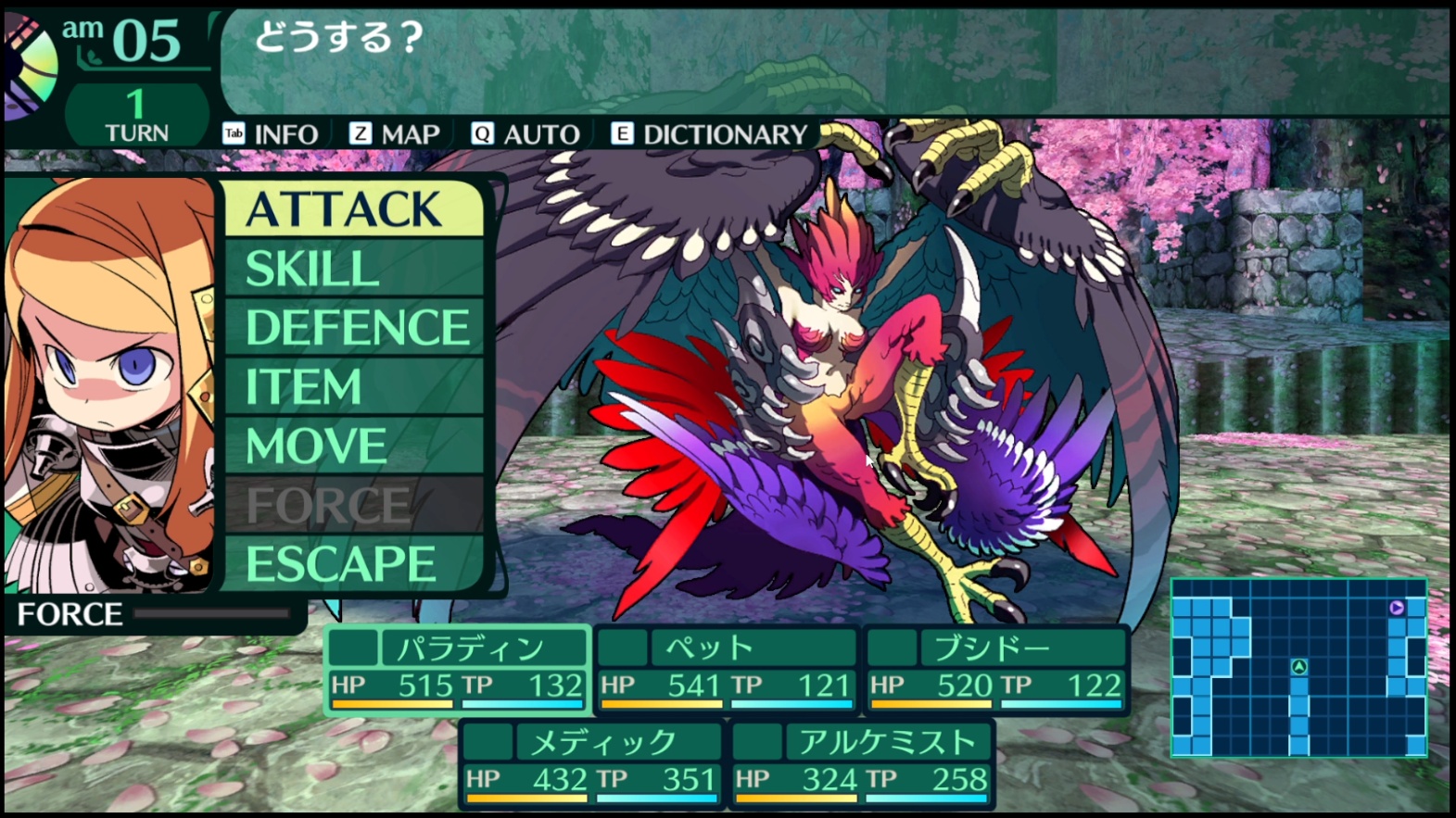Viewport: 1456px width, 818px height.
Task: Open the DICTIONARY
Action: 710,135
